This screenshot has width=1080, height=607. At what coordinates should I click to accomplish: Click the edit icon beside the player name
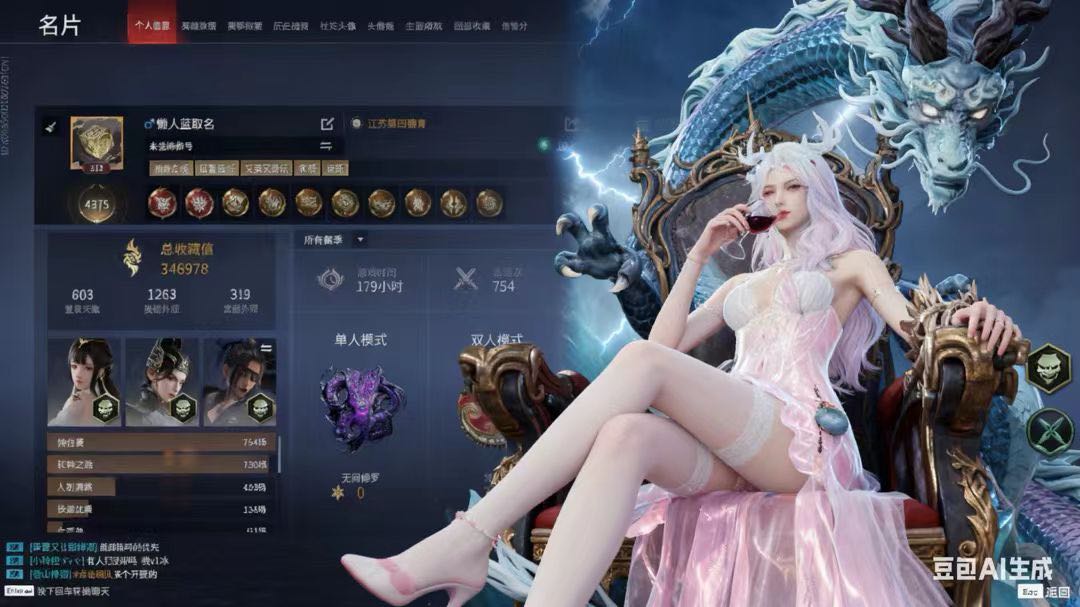click(327, 124)
